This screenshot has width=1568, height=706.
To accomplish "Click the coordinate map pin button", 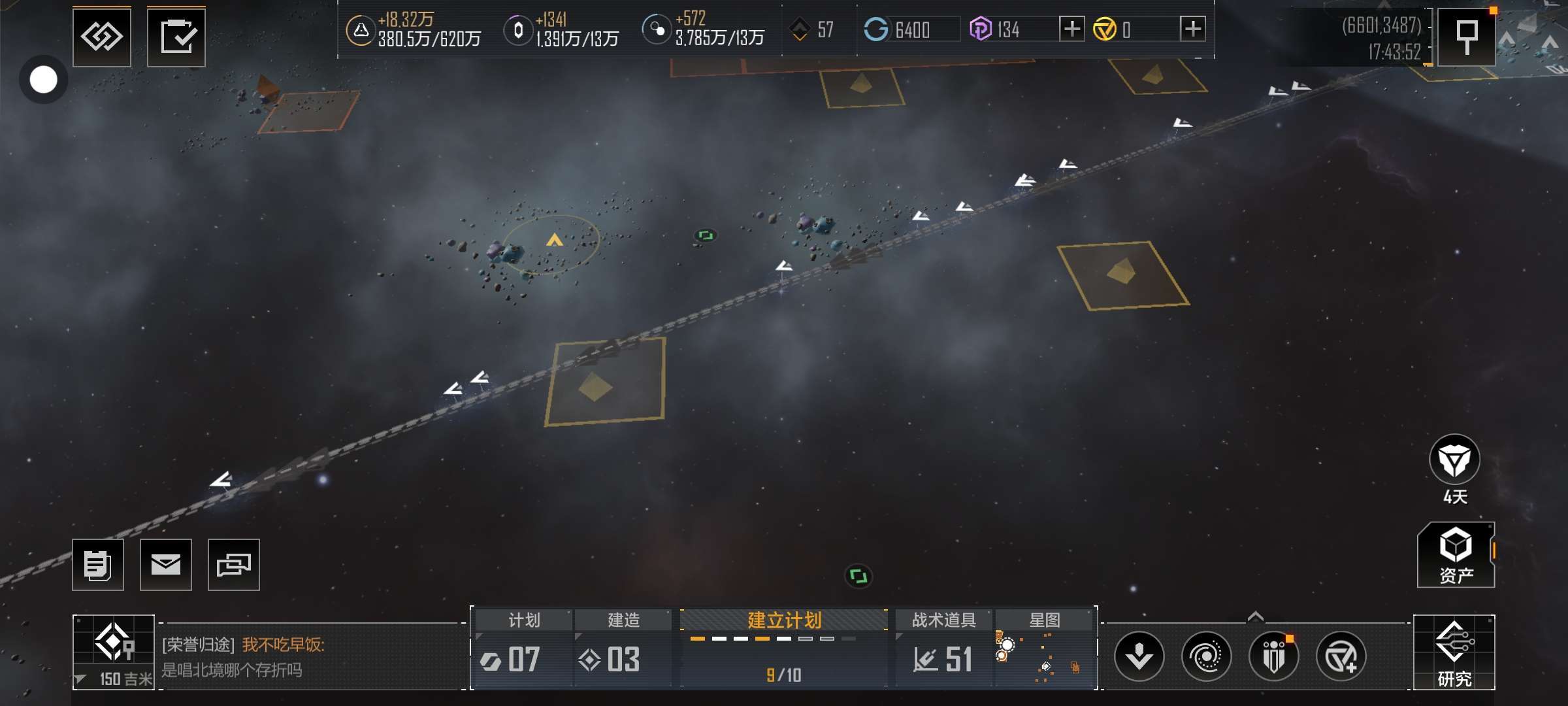I will [1467, 37].
